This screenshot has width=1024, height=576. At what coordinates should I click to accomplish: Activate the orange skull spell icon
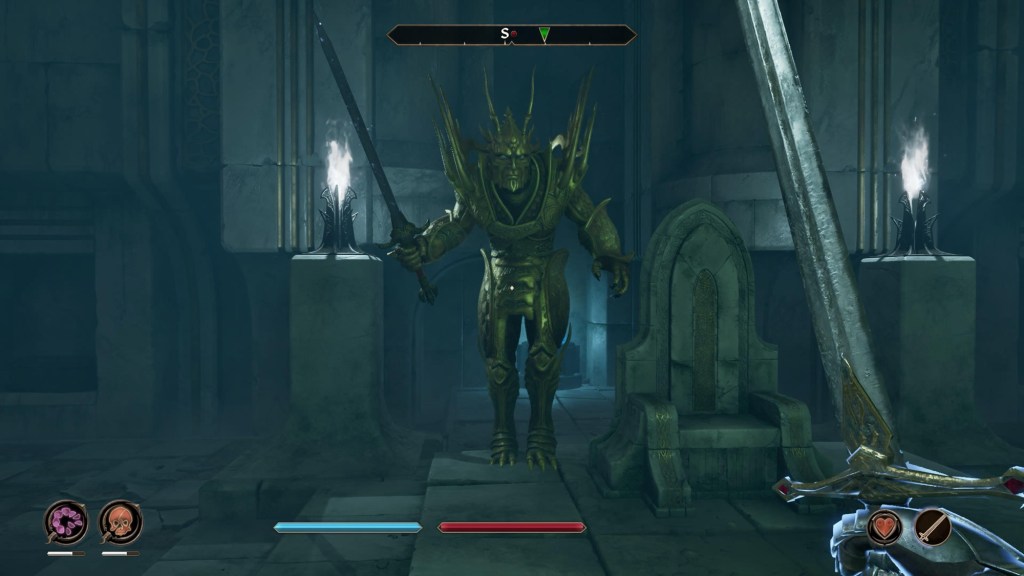(x=120, y=521)
